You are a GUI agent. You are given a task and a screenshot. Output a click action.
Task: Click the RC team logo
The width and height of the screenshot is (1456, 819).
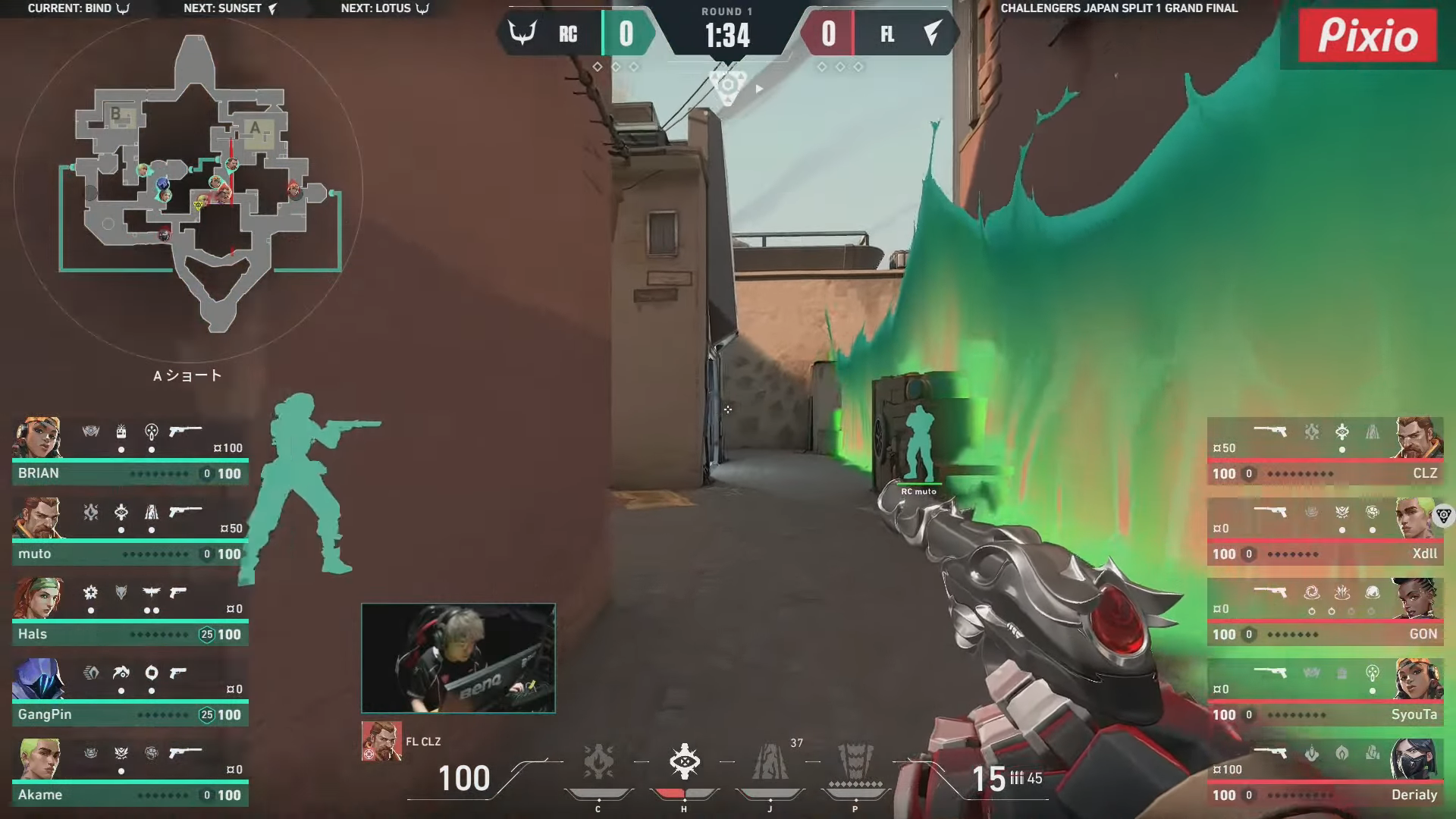click(522, 33)
